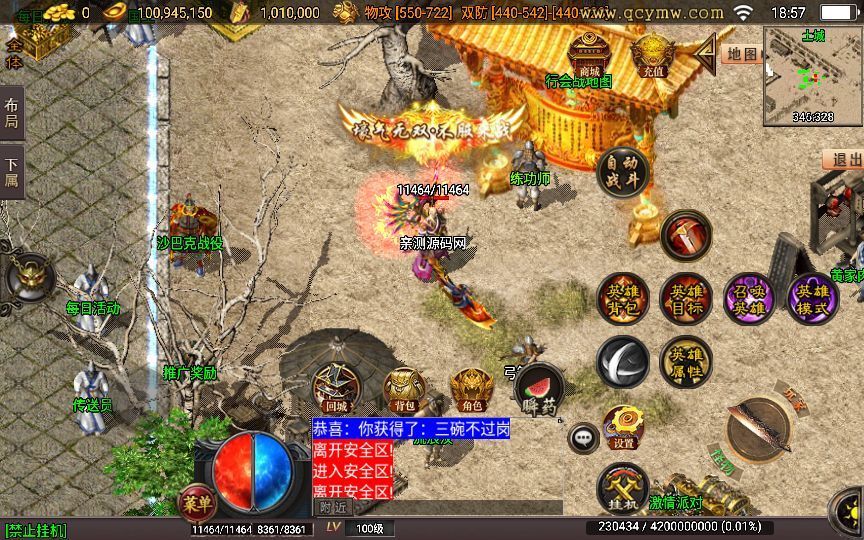Select the 英雄目标 hero target button
864x540 pixels.
tap(686, 299)
